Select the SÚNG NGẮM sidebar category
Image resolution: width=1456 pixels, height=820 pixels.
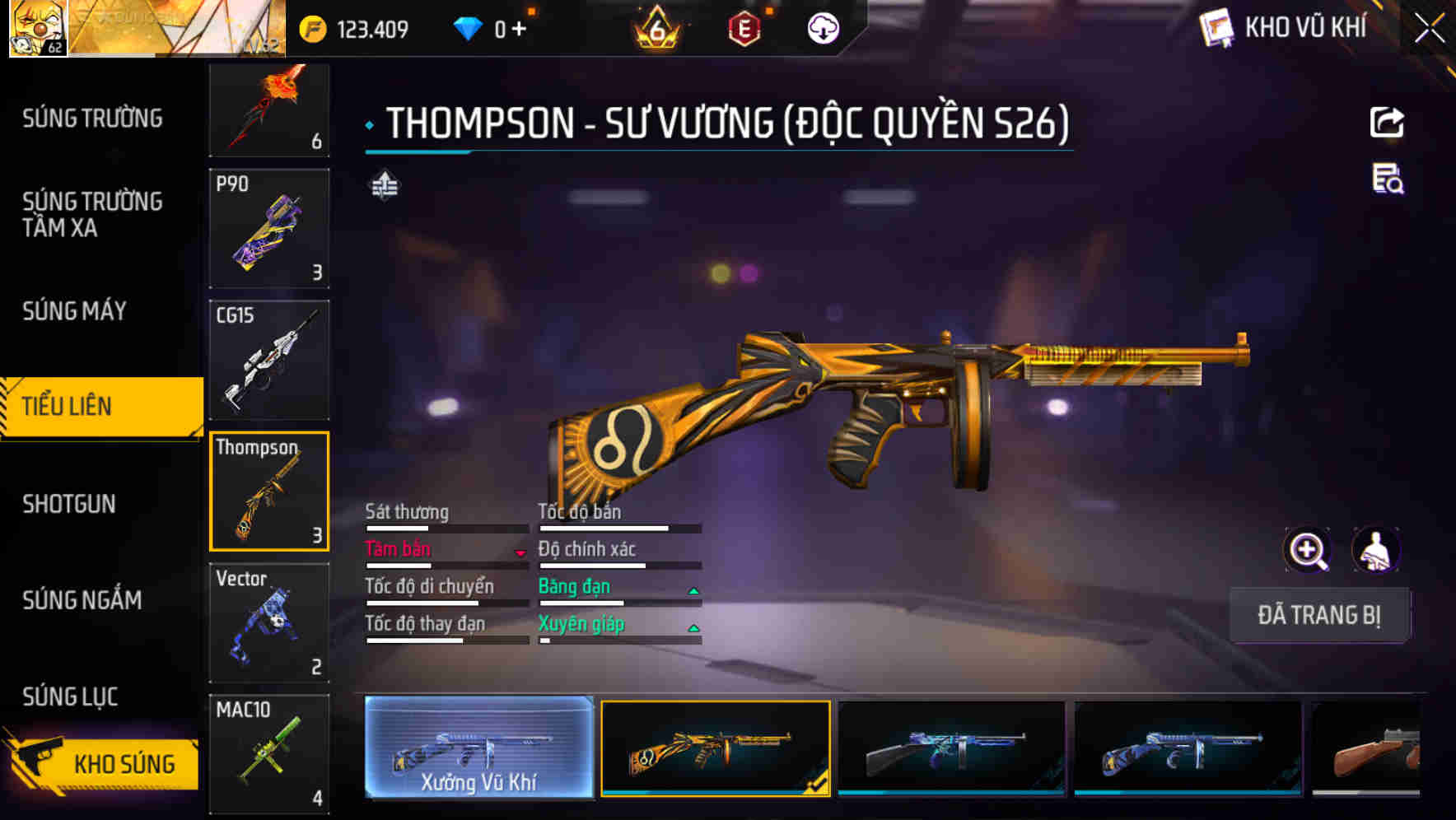(x=80, y=601)
